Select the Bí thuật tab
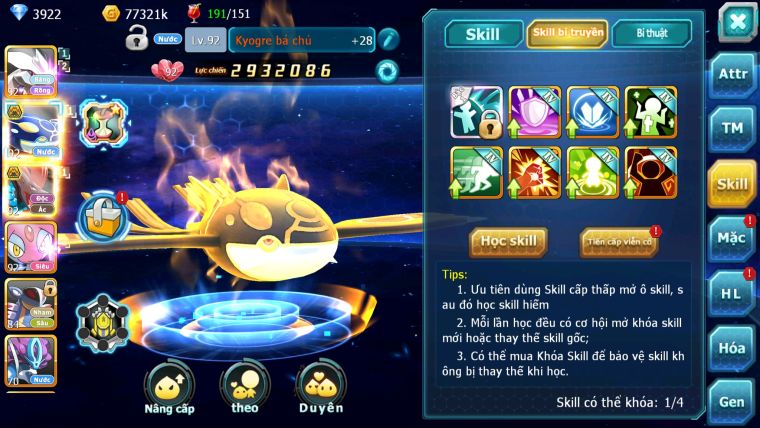This screenshot has height=428, width=760. click(x=652, y=34)
